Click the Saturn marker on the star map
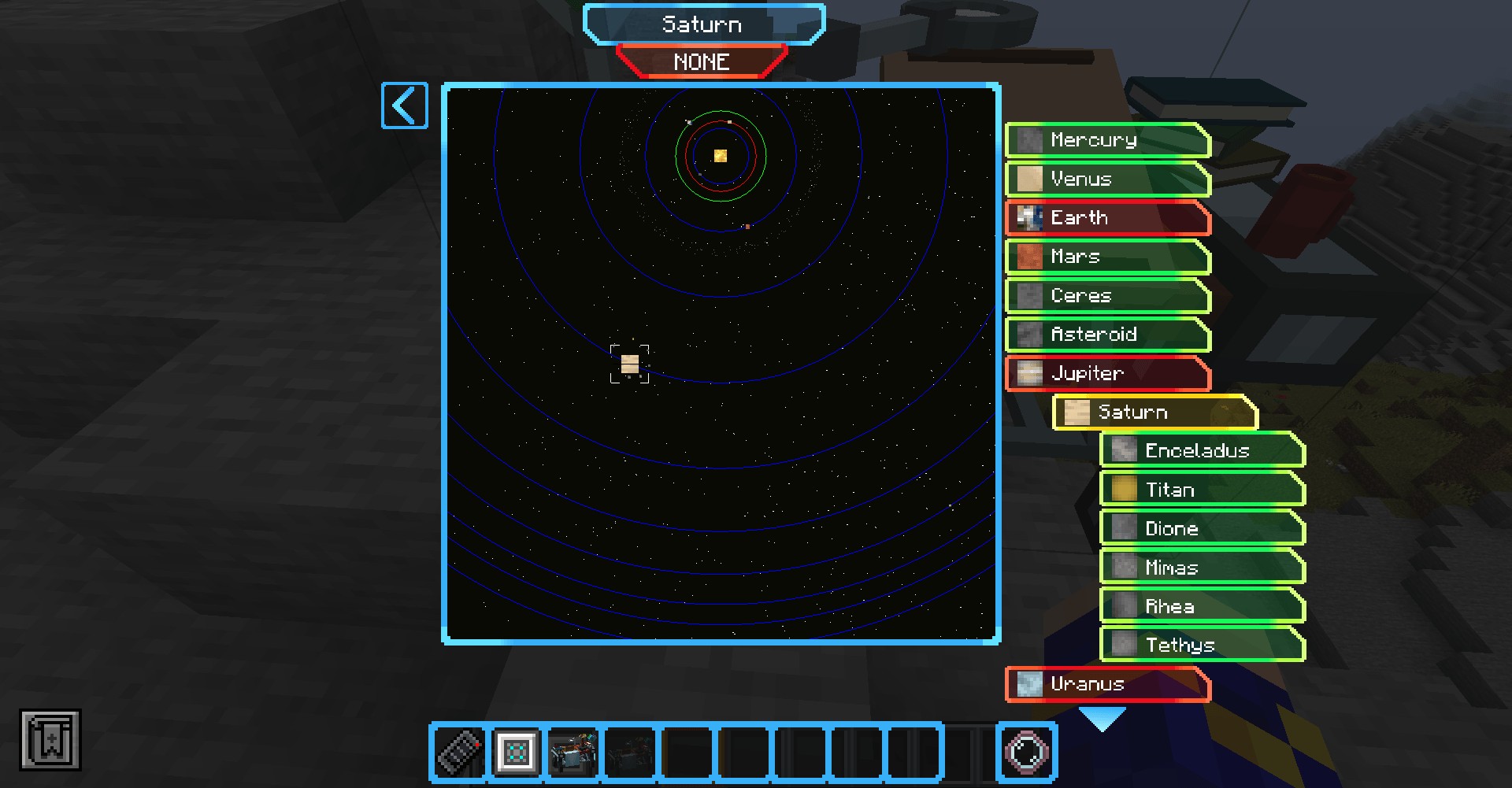 pos(629,364)
